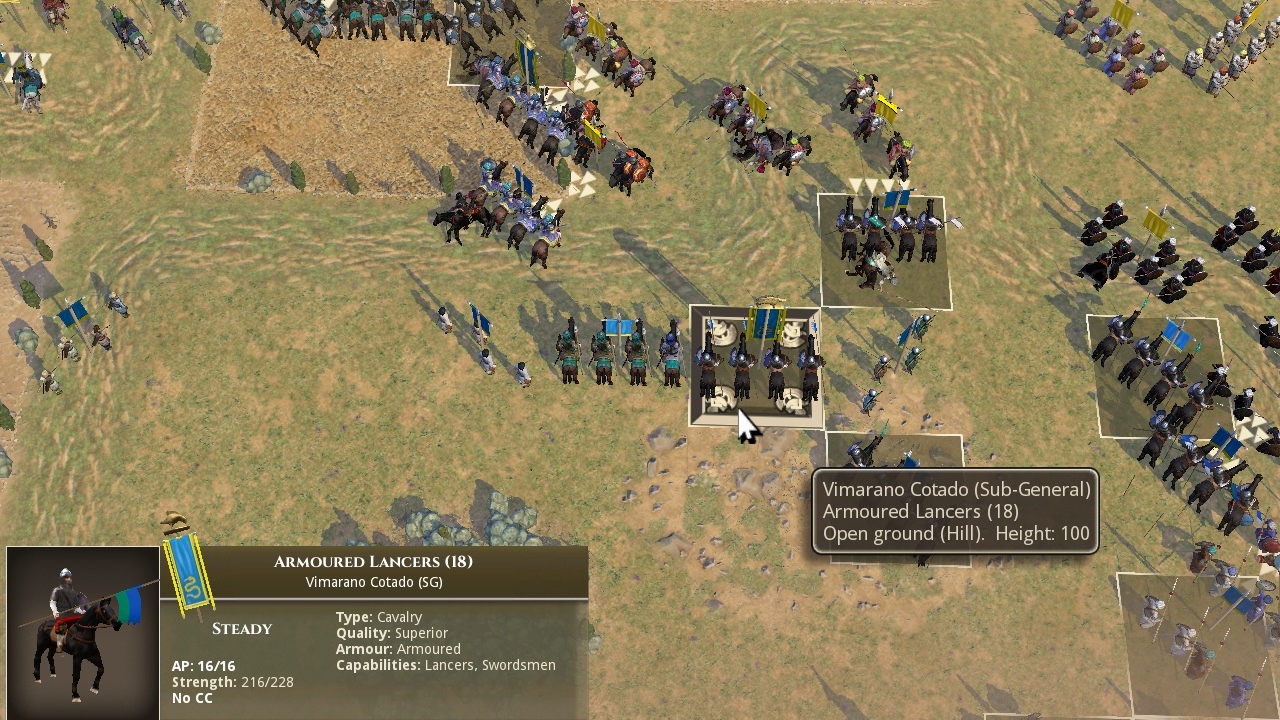Click the Vimarano Cotado tooltip box
Image resolution: width=1280 pixels, height=720 pixels.
(957, 511)
